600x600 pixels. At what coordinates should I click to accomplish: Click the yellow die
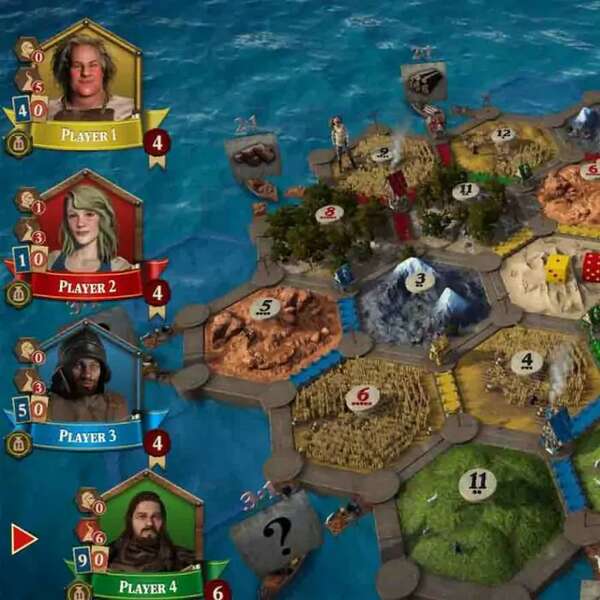click(557, 267)
